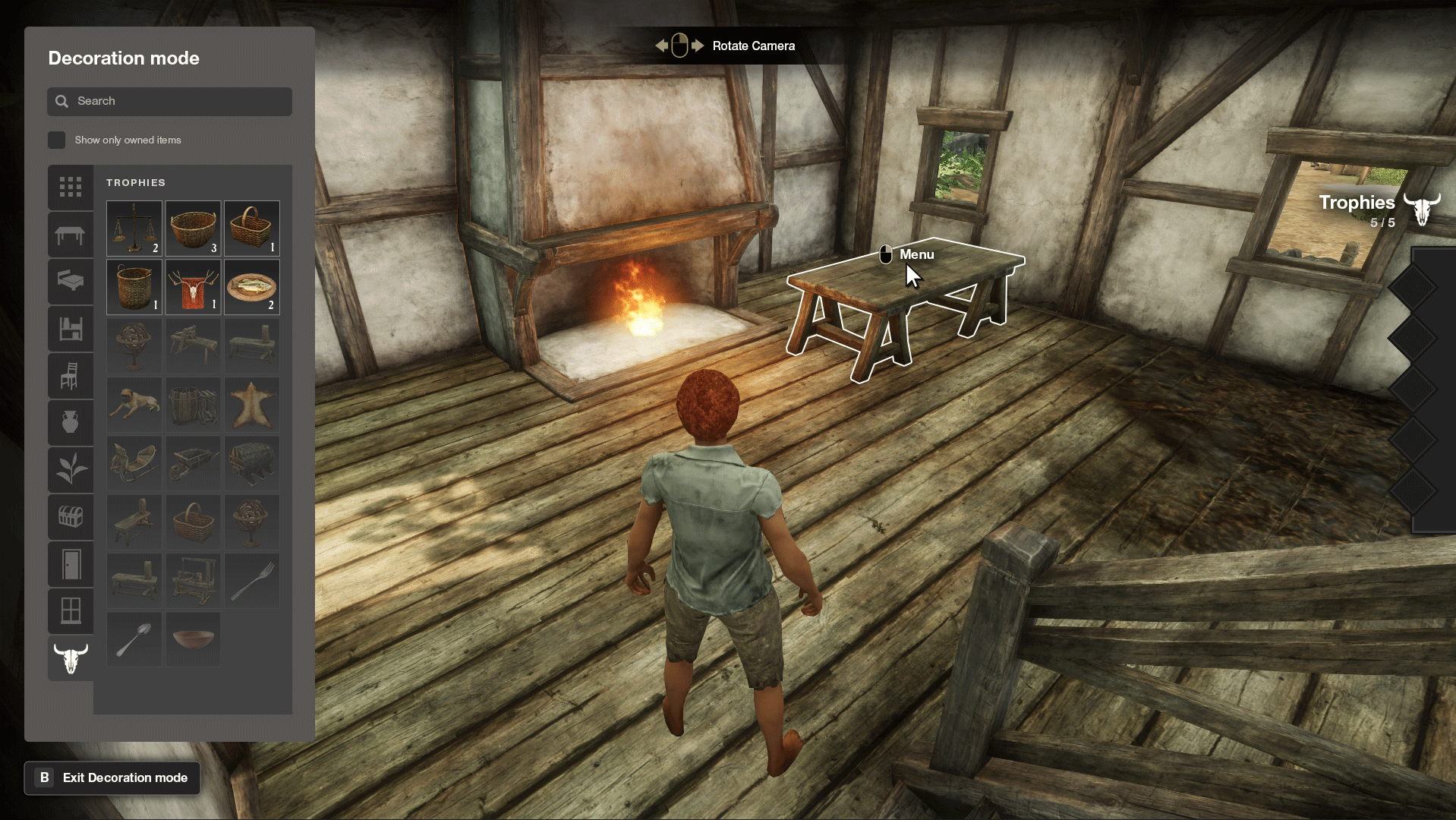Switch to the window category tab
The image size is (1456, 820).
[71, 610]
